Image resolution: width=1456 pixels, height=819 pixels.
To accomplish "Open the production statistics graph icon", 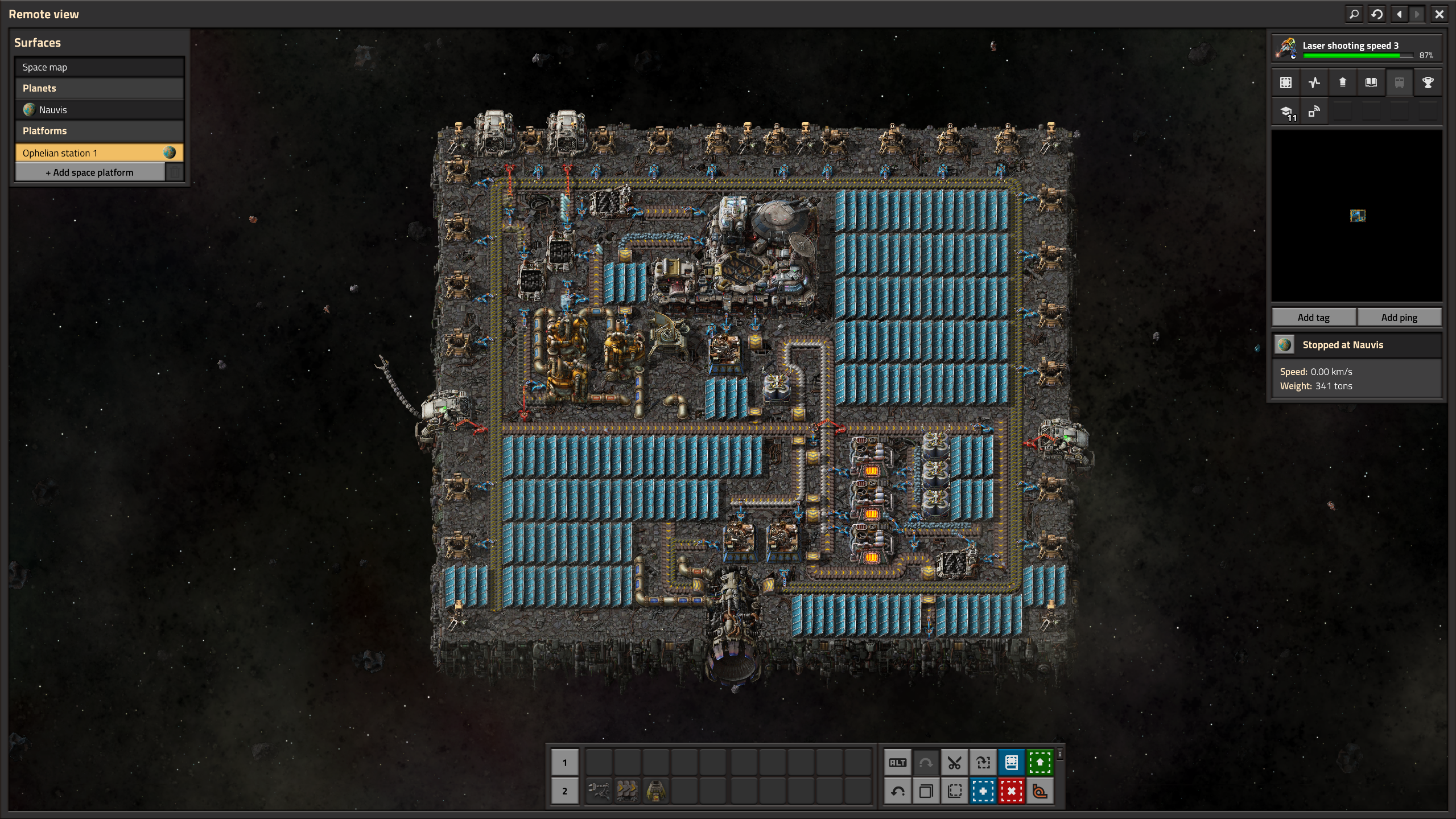I will [1314, 83].
